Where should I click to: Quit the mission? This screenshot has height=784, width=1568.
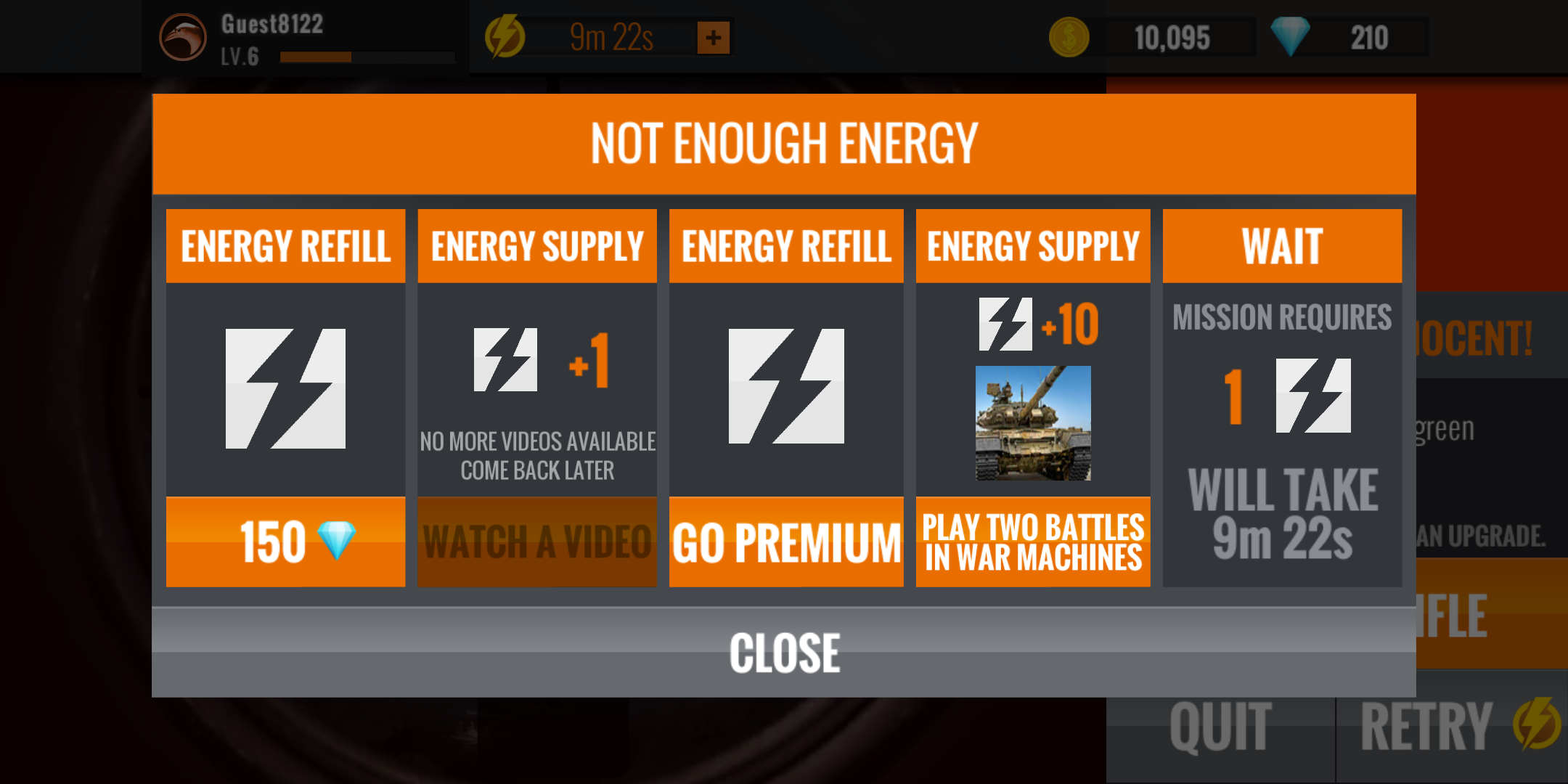pos(1220,727)
